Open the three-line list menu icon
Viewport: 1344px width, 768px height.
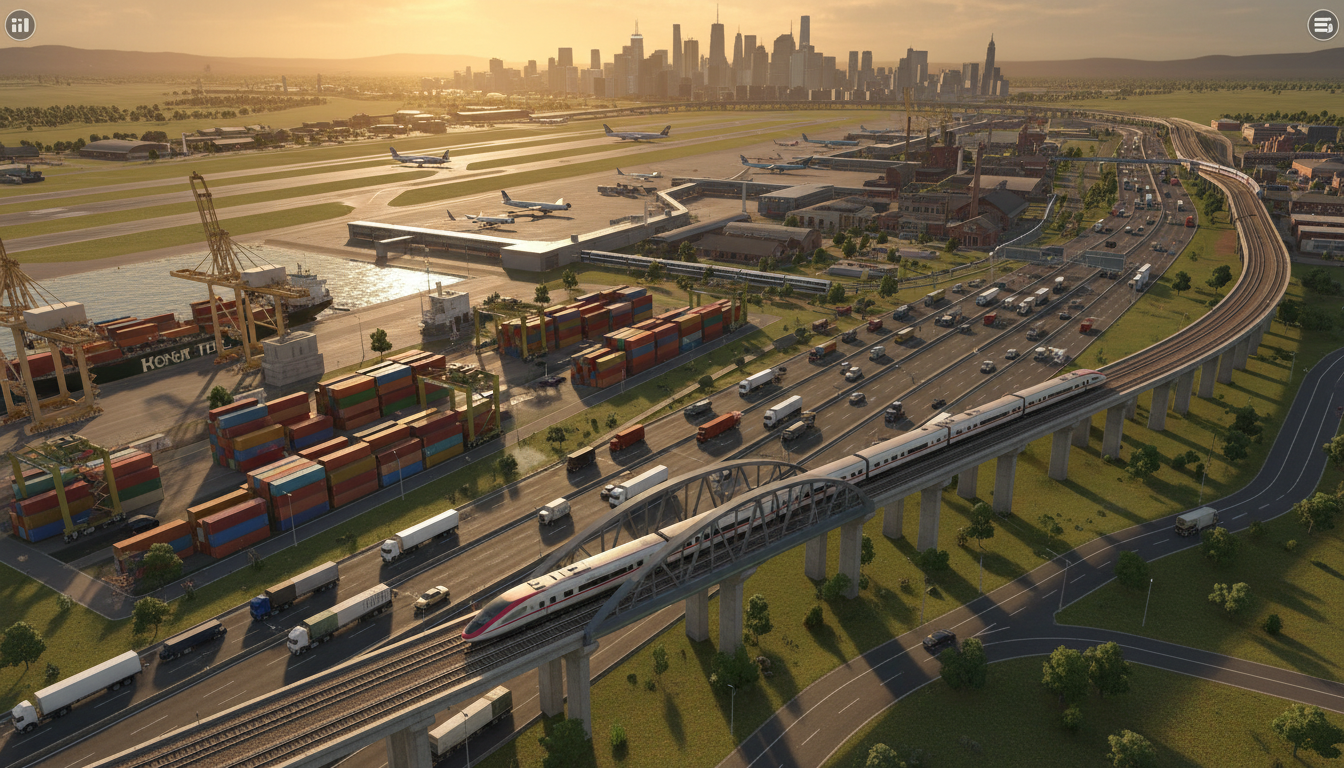(1322, 25)
